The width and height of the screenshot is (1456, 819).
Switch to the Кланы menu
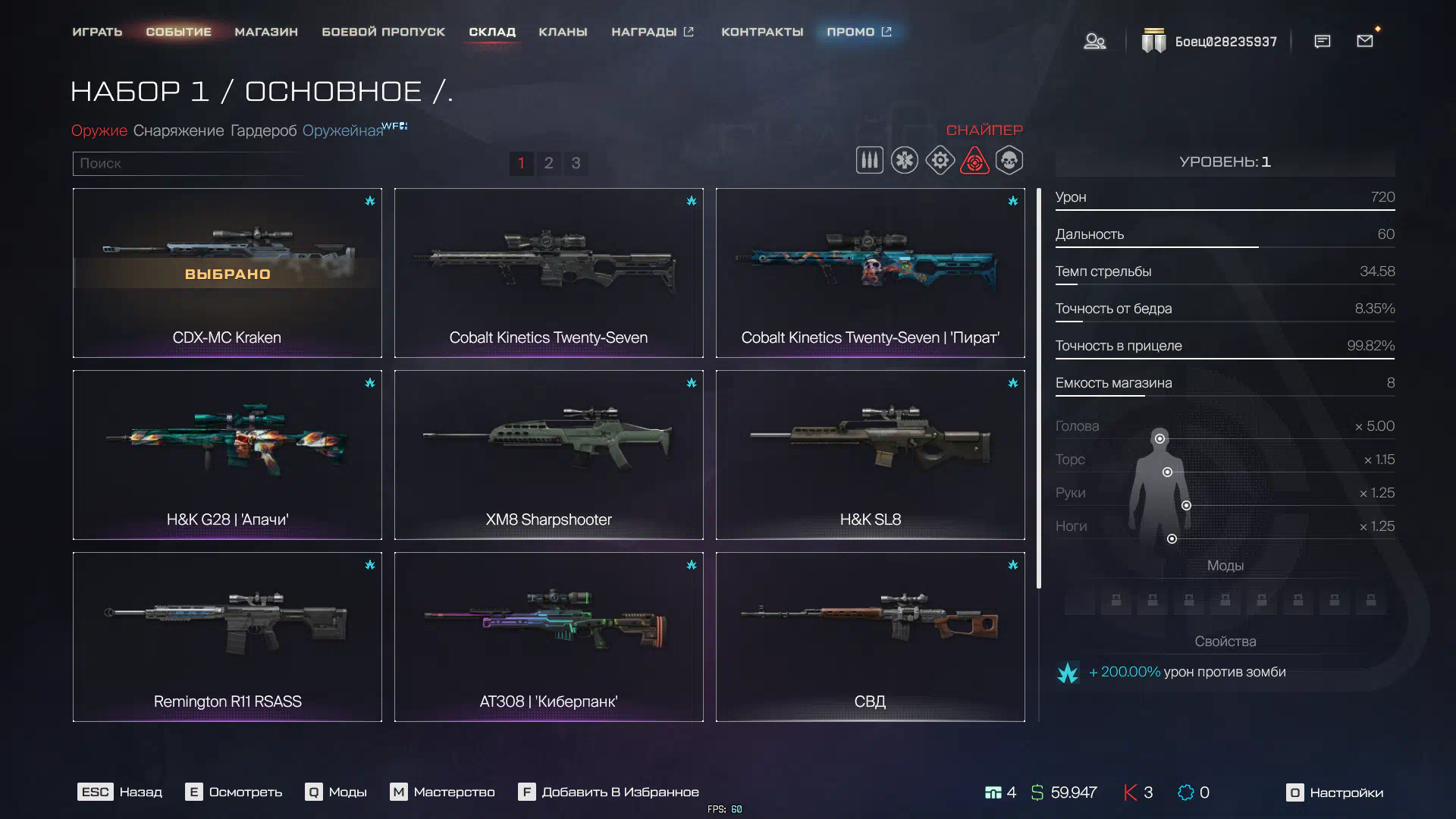[563, 32]
